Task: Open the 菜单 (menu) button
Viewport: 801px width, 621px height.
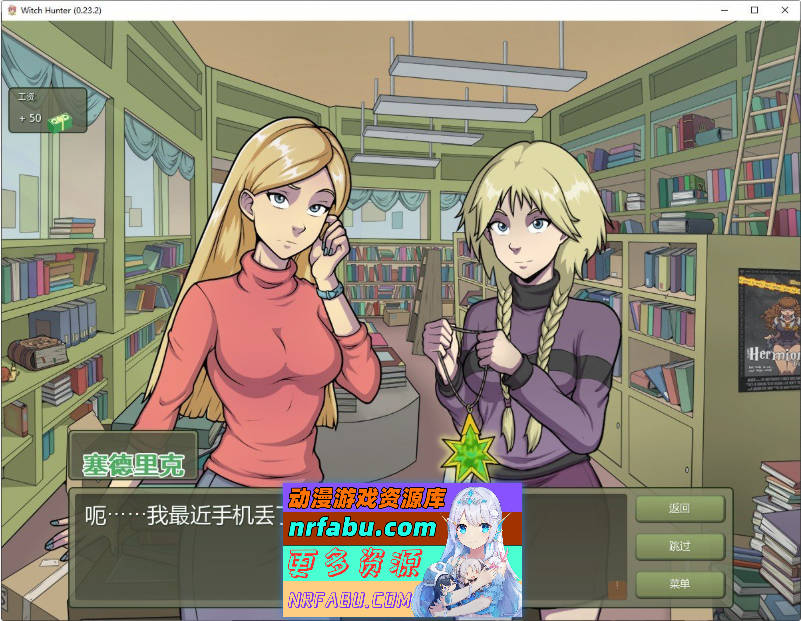Action: click(679, 584)
